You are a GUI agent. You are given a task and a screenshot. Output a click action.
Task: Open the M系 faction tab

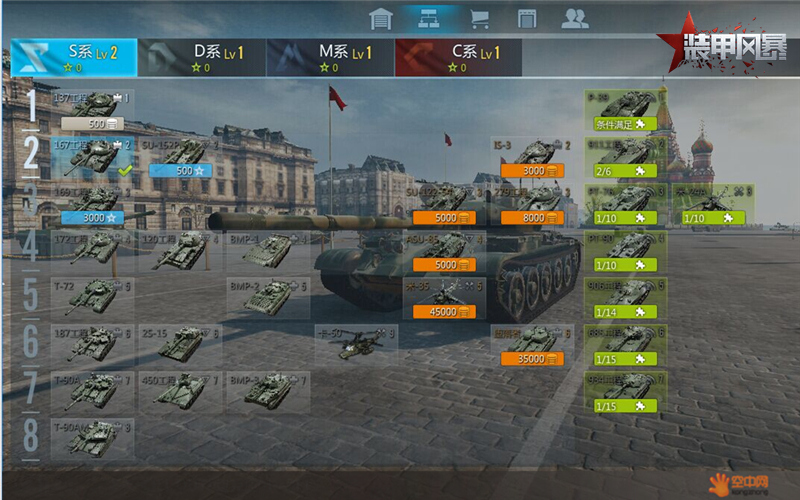[330, 57]
